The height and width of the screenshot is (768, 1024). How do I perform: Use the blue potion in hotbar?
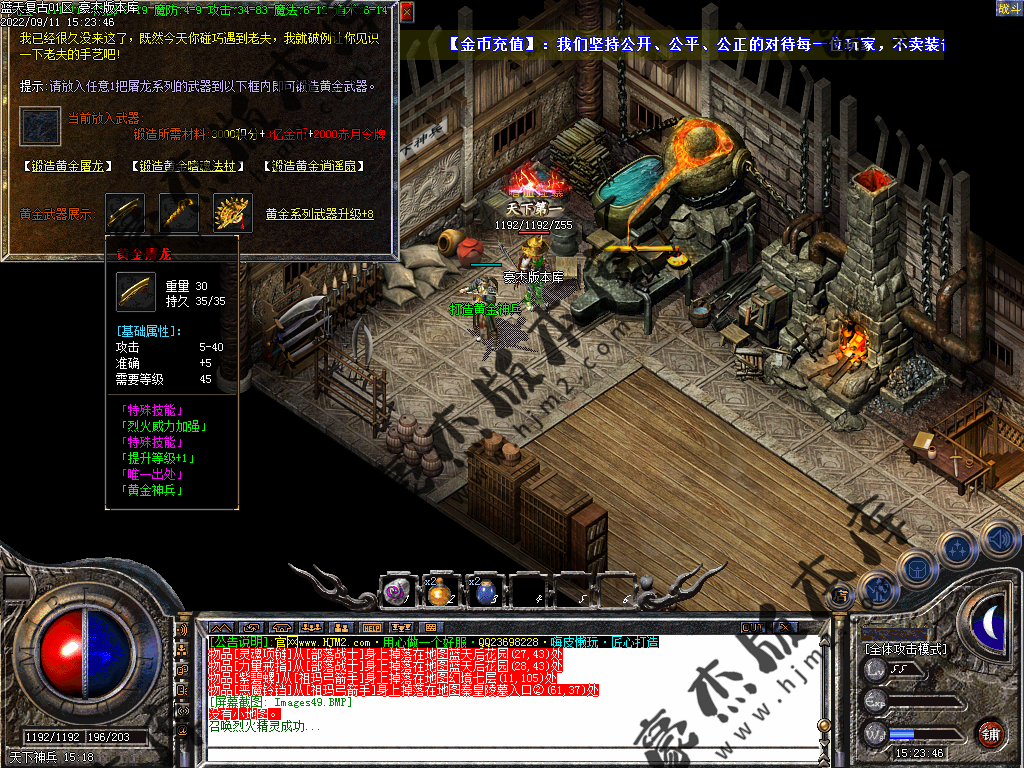pos(483,591)
